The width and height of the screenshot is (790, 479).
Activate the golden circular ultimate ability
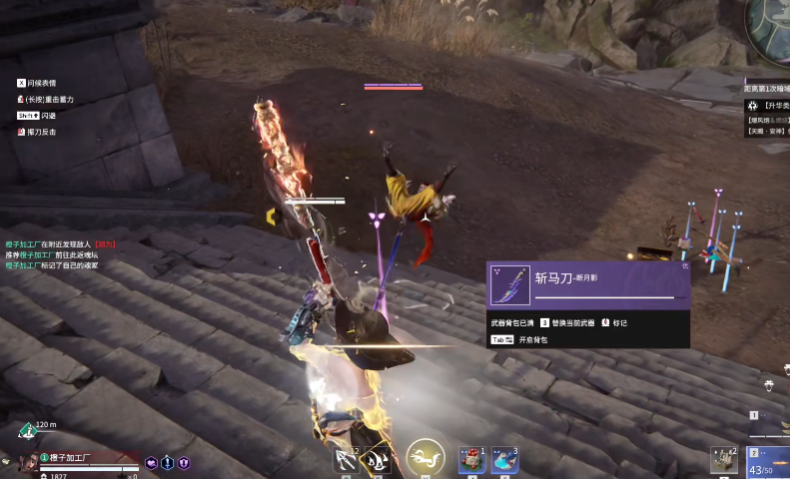(x=426, y=459)
